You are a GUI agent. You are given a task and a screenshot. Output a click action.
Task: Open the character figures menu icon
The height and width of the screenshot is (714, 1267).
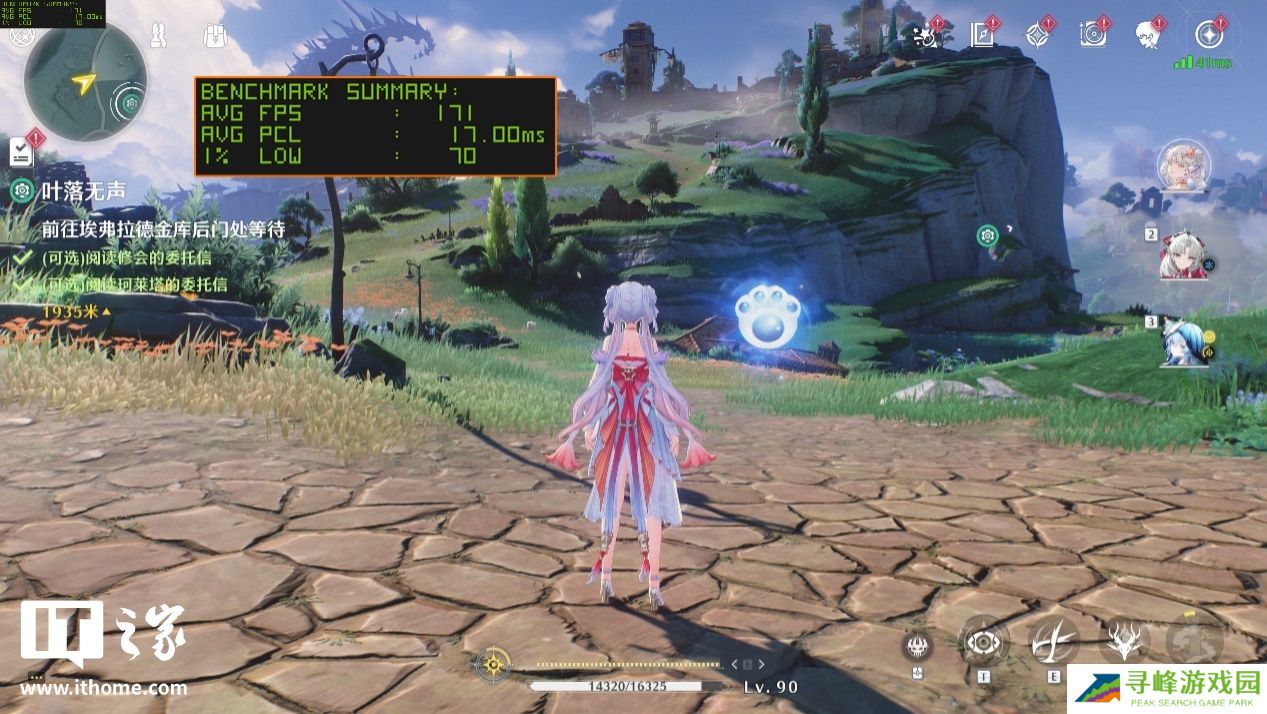(x=157, y=36)
